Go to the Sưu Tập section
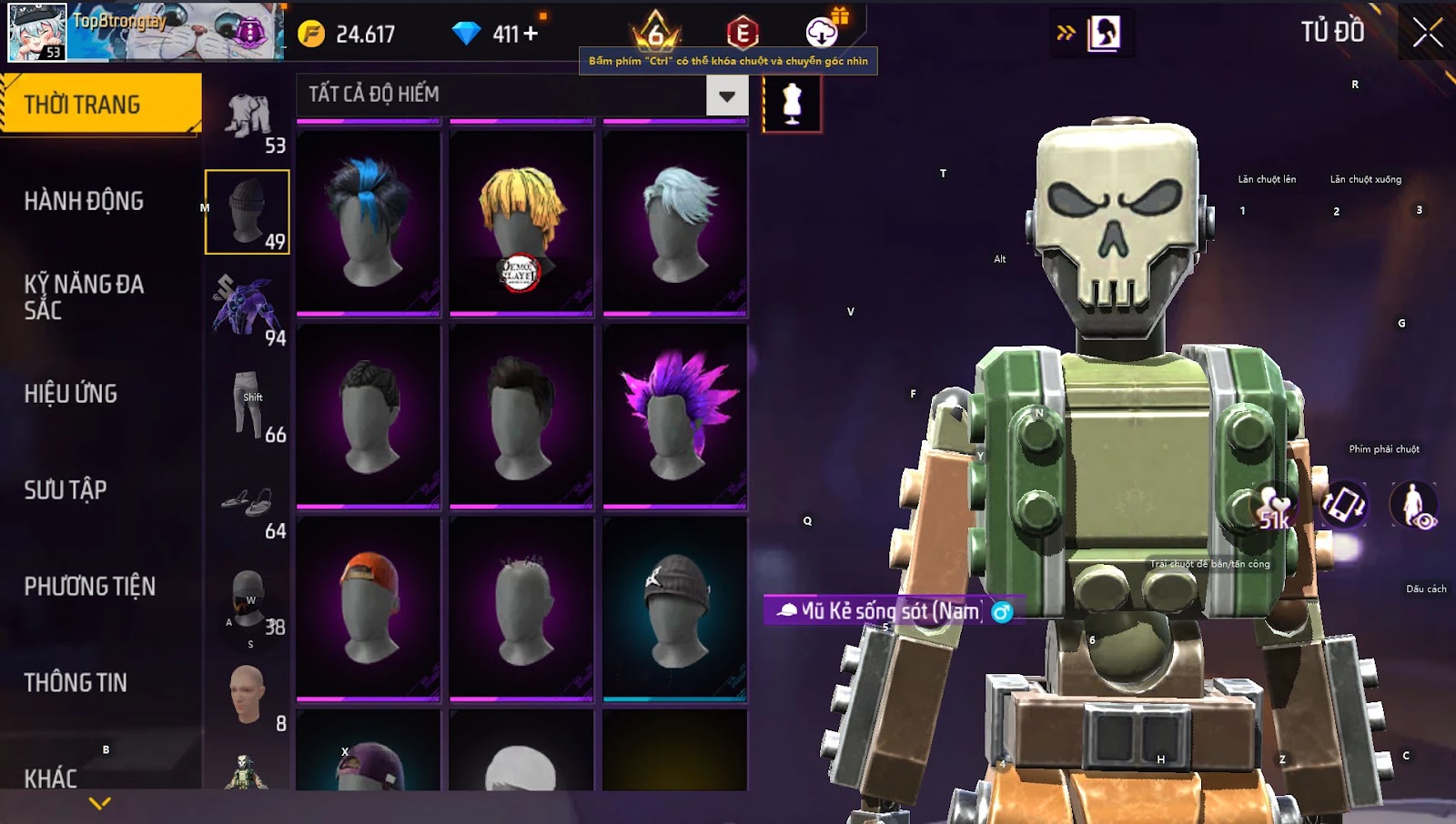Viewport: 1456px width, 824px height. (x=66, y=490)
